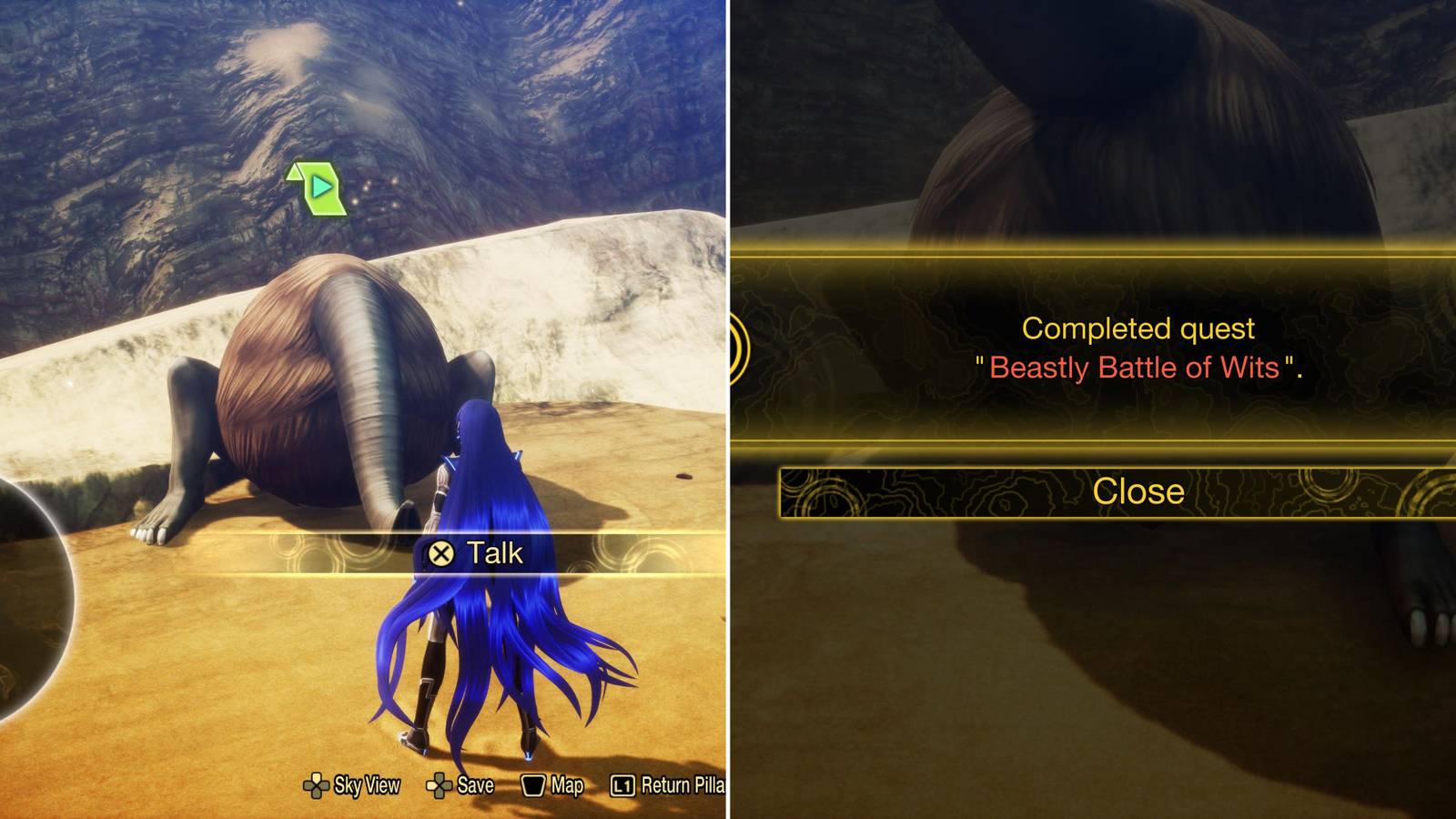Click the L1 button icon beside Return Pillar
The image size is (1456, 819).
pyautogui.click(x=626, y=784)
